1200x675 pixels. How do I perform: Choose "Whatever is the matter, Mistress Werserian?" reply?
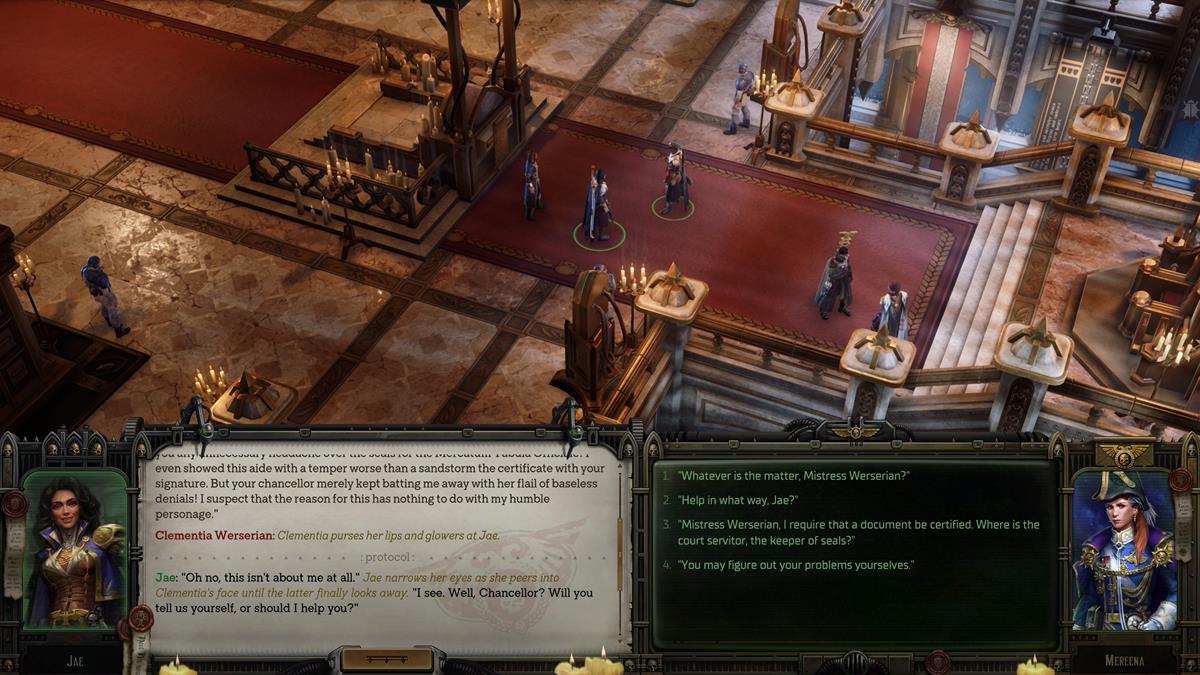tap(794, 475)
